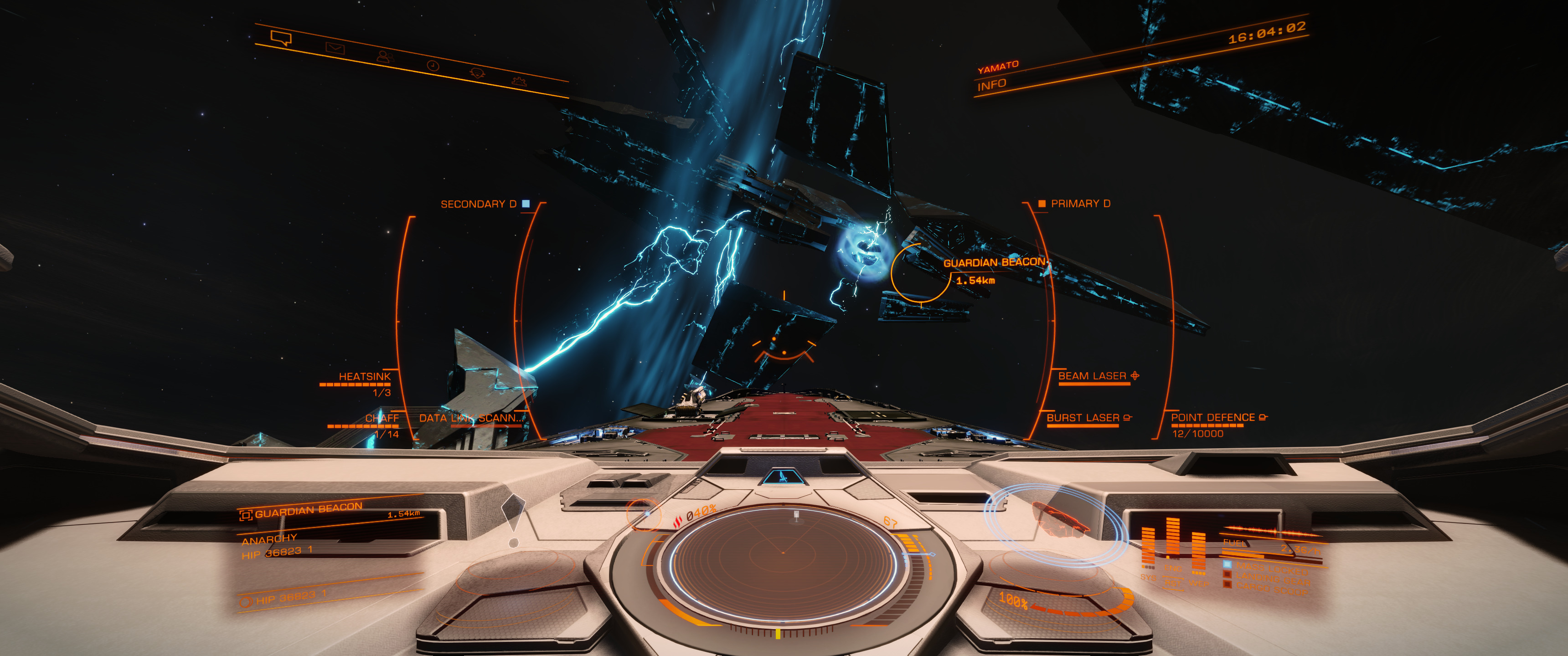Select the Point Defence module entry
Screen dimensions: 1568x656
[x=1212, y=417]
